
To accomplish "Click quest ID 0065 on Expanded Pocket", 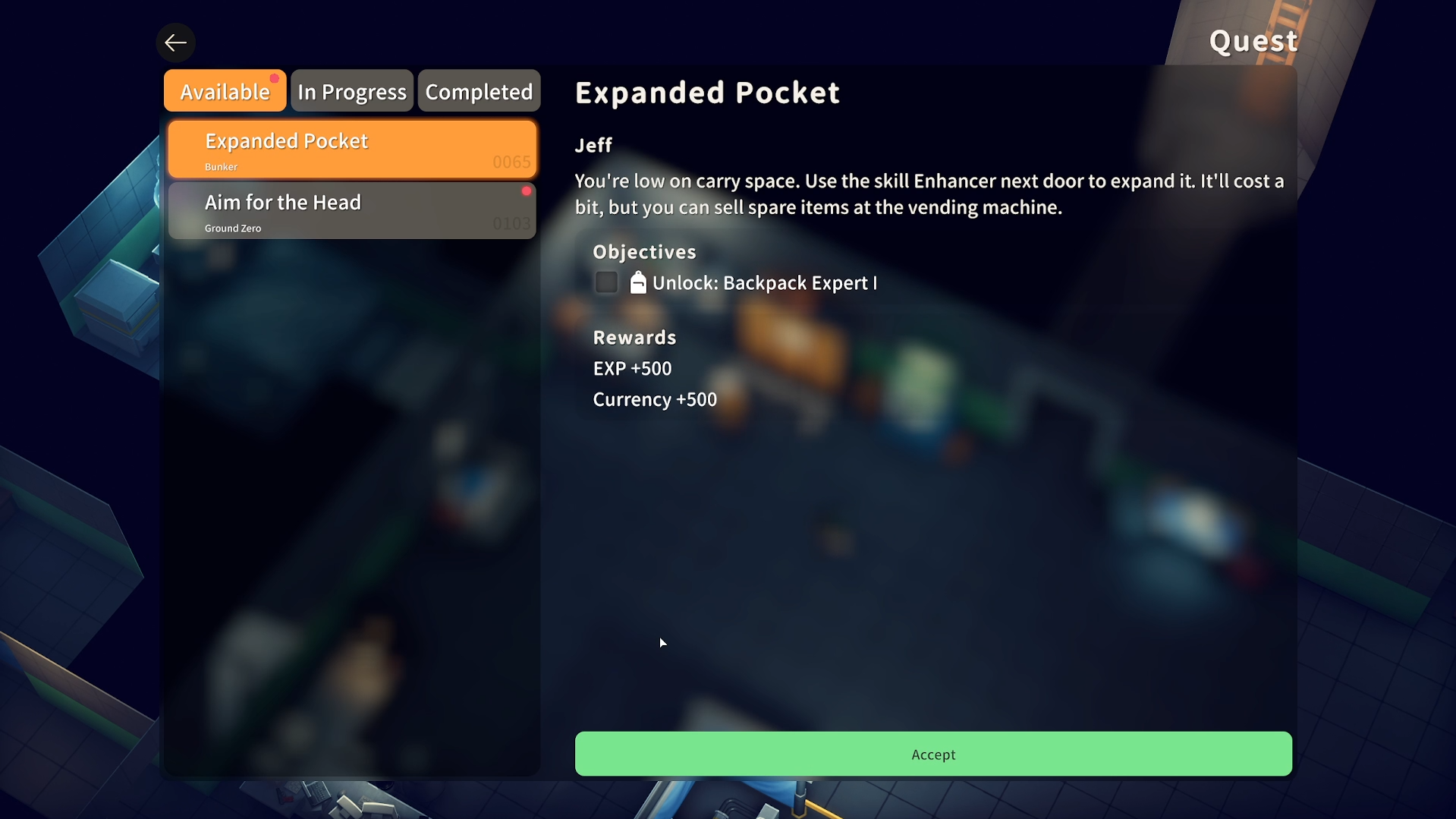I will tap(511, 161).
